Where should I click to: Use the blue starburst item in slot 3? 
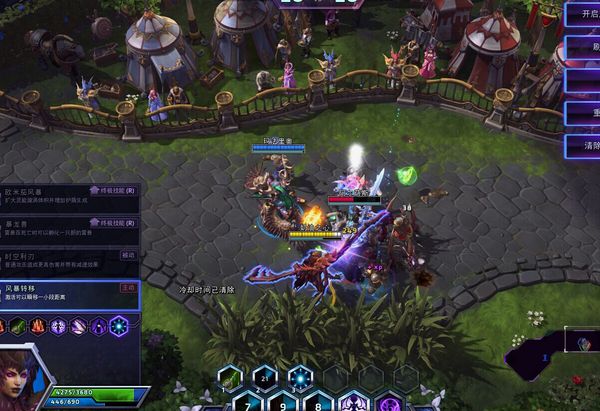[x=299, y=377]
